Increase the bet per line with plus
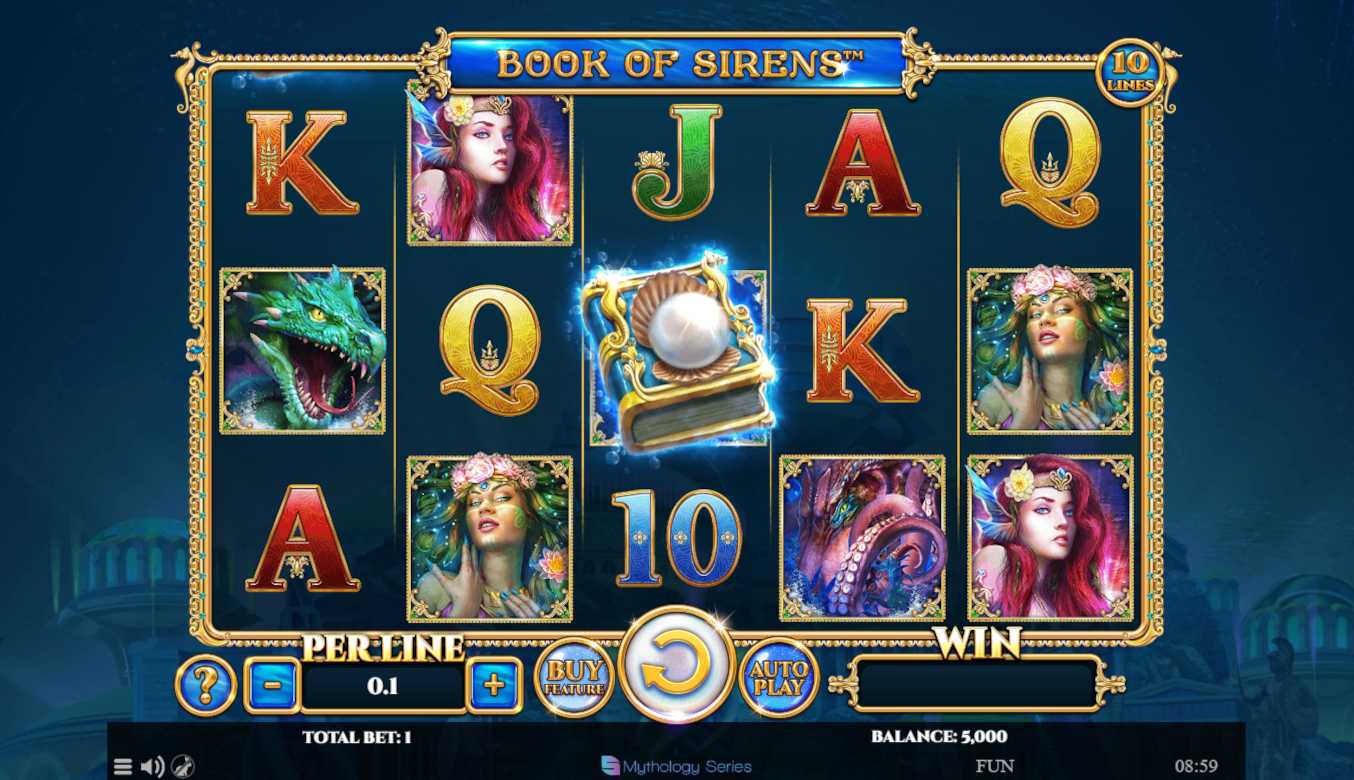 point(494,685)
